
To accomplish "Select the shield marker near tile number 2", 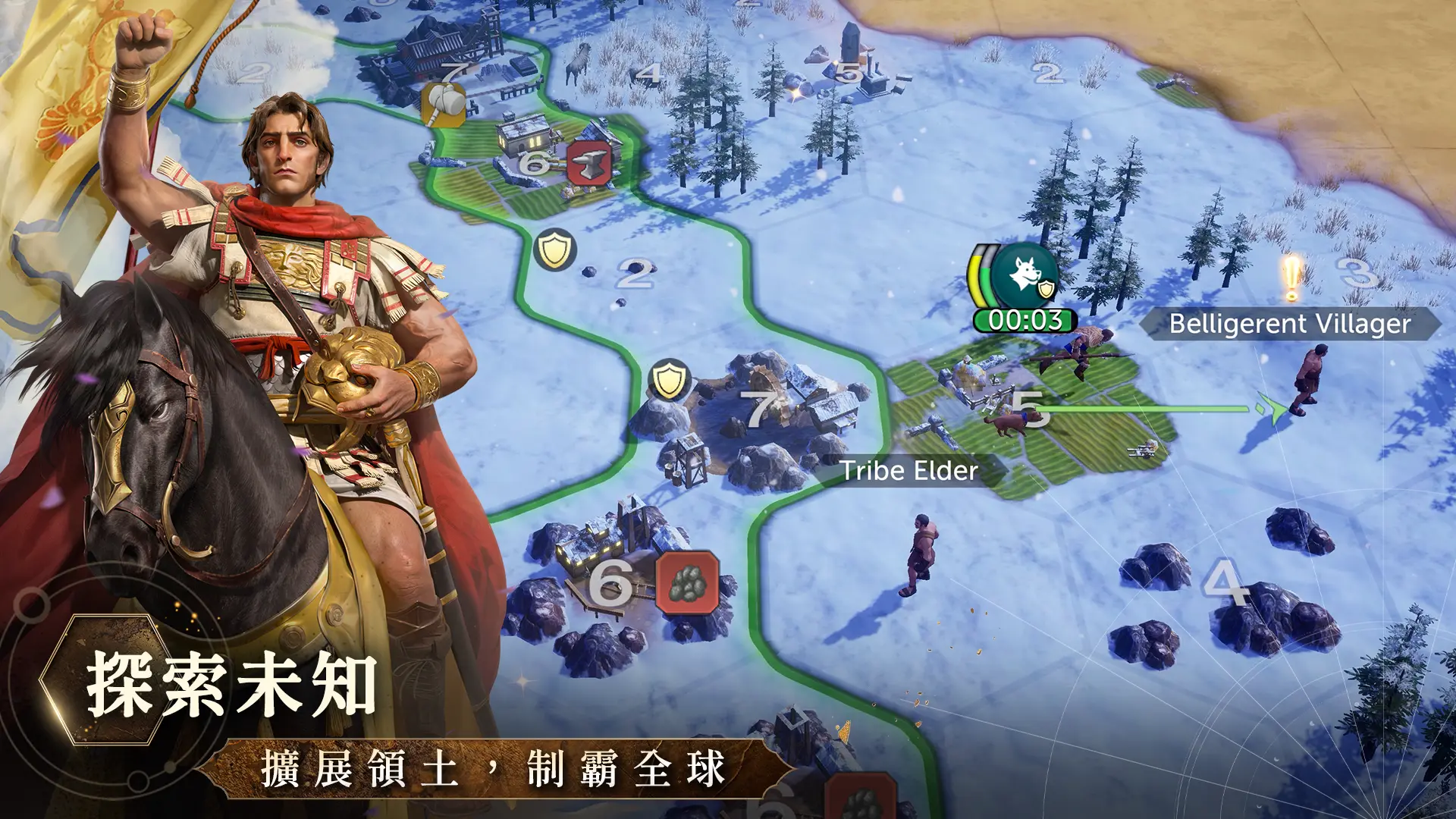I will point(554,249).
